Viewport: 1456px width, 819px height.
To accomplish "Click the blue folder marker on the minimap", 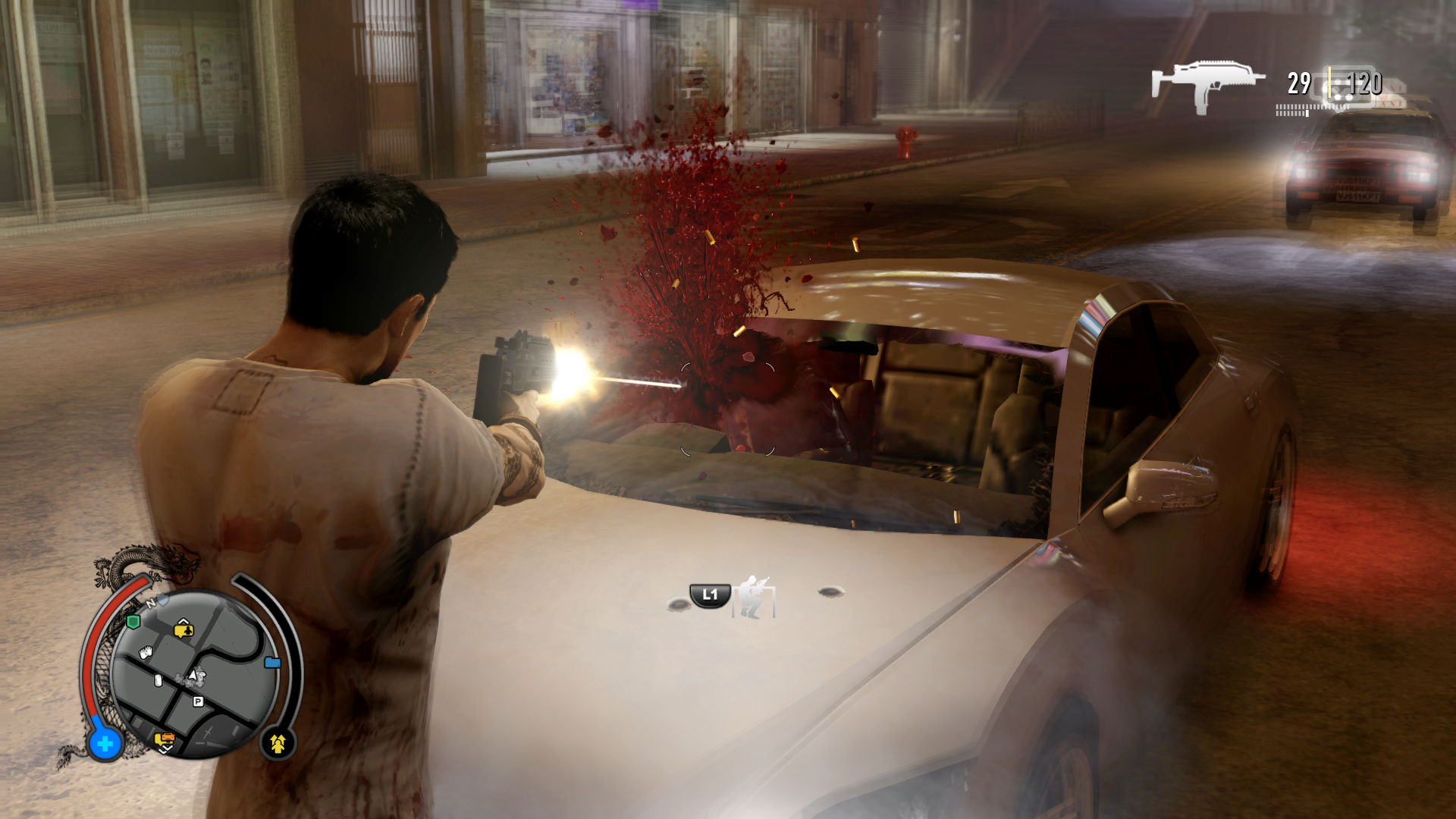I will pos(273,662).
